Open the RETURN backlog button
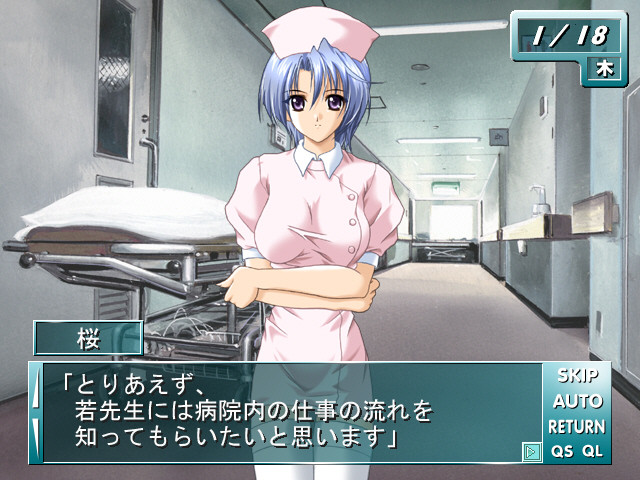This screenshot has width=640, height=480. [577, 427]
